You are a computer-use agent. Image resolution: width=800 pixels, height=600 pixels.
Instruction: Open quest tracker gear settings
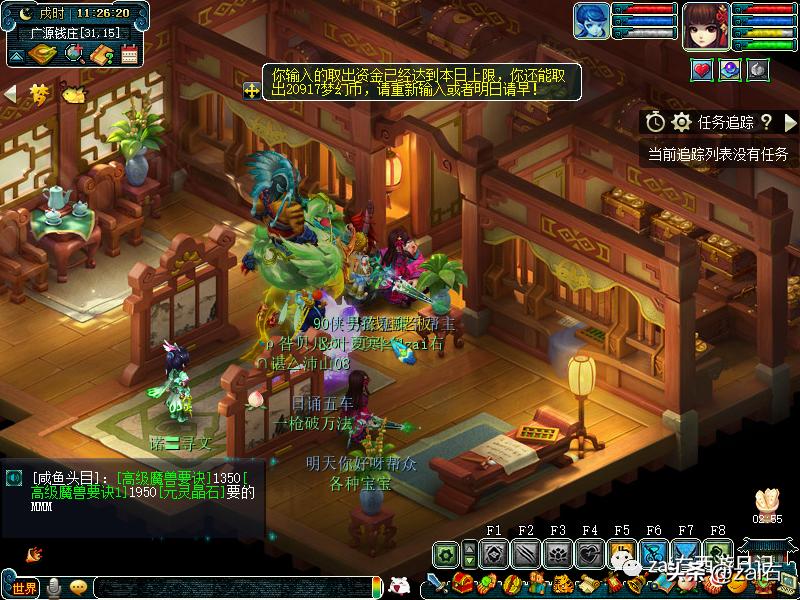682,122
